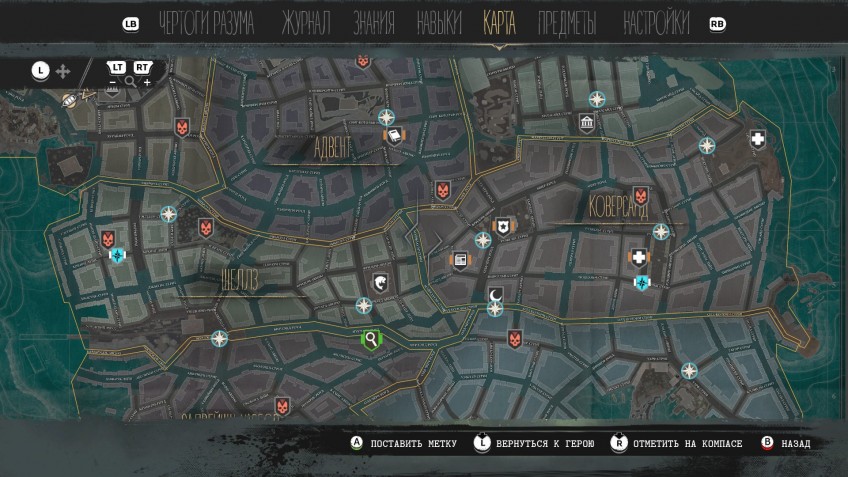Select the Карта tab
Viewport: 848px width, 477px height.
(x=499, y=23)
